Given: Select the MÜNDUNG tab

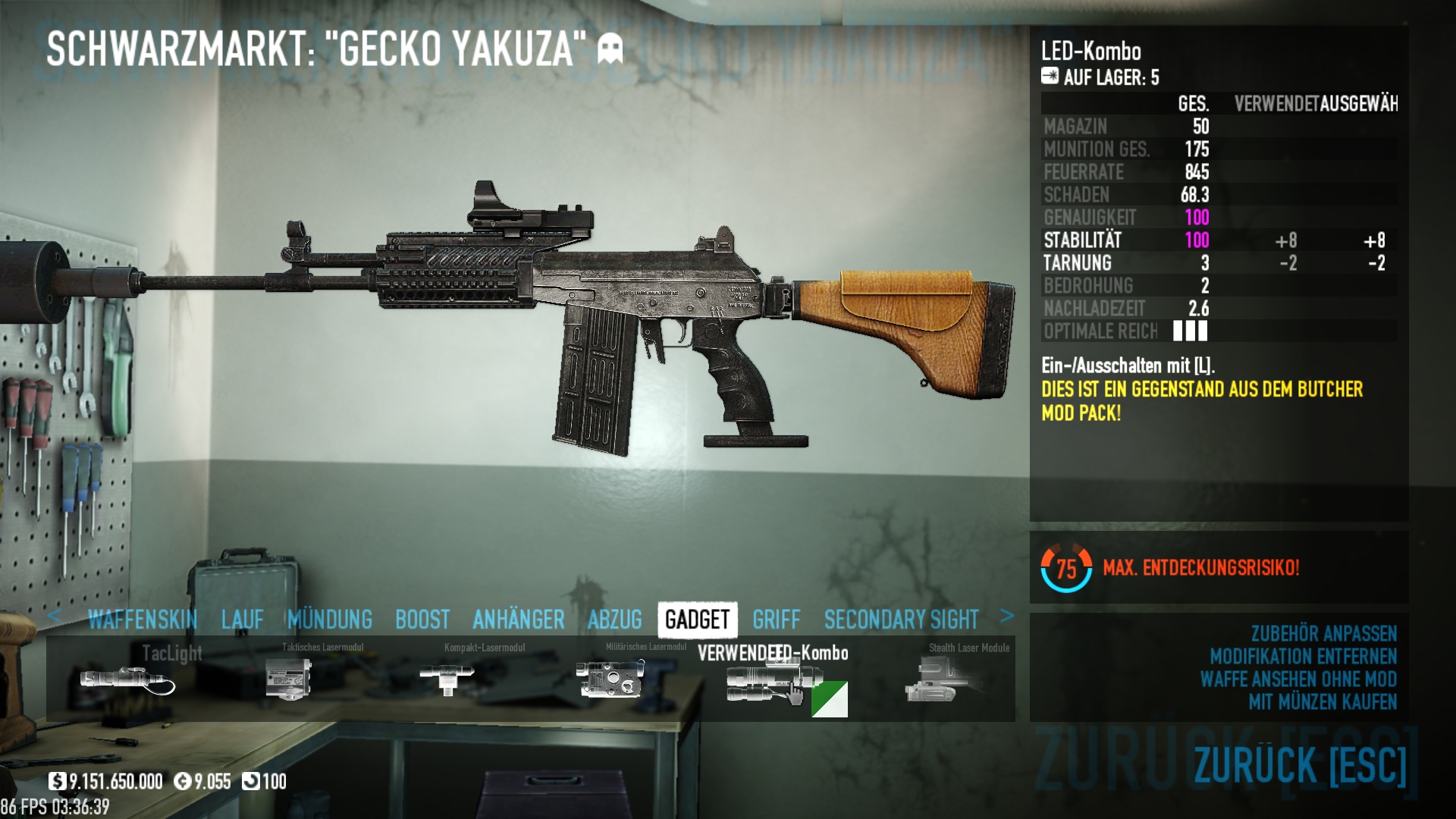Looking at the screenshot, I should pyautogui.click(x=330, y=620).
